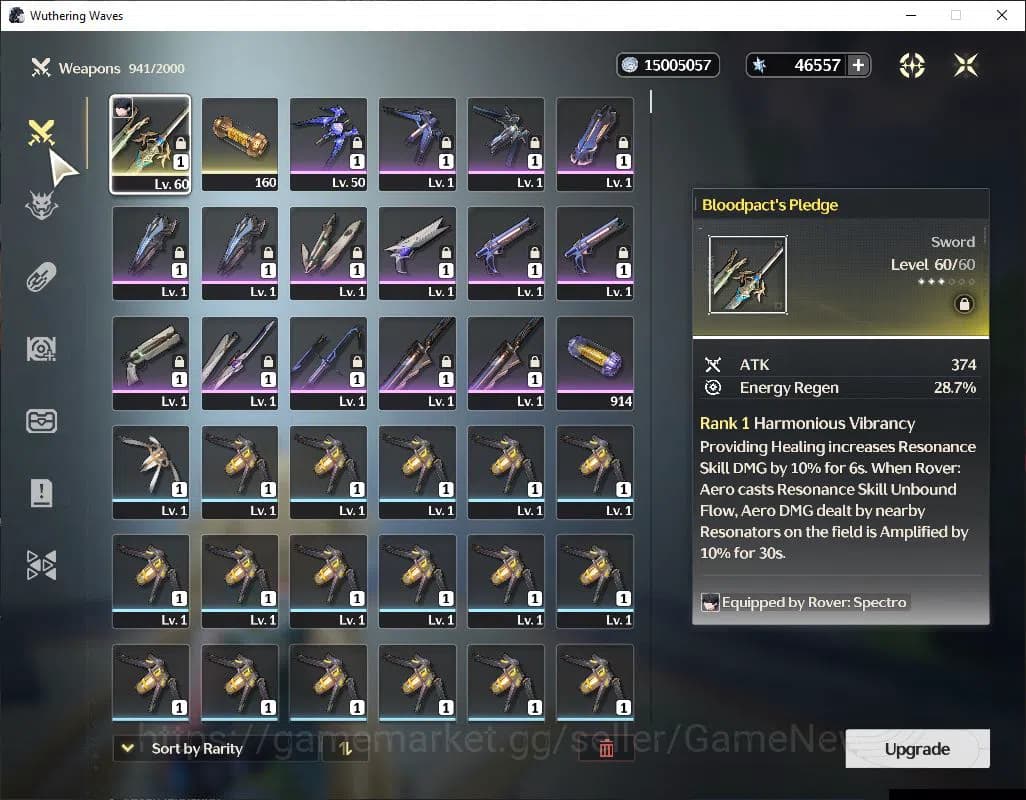Select the white pistol weapon slot
Image resolution: width=1026 pixels, height=800 pixels.
pyautogui.click(x=417, y=252)
